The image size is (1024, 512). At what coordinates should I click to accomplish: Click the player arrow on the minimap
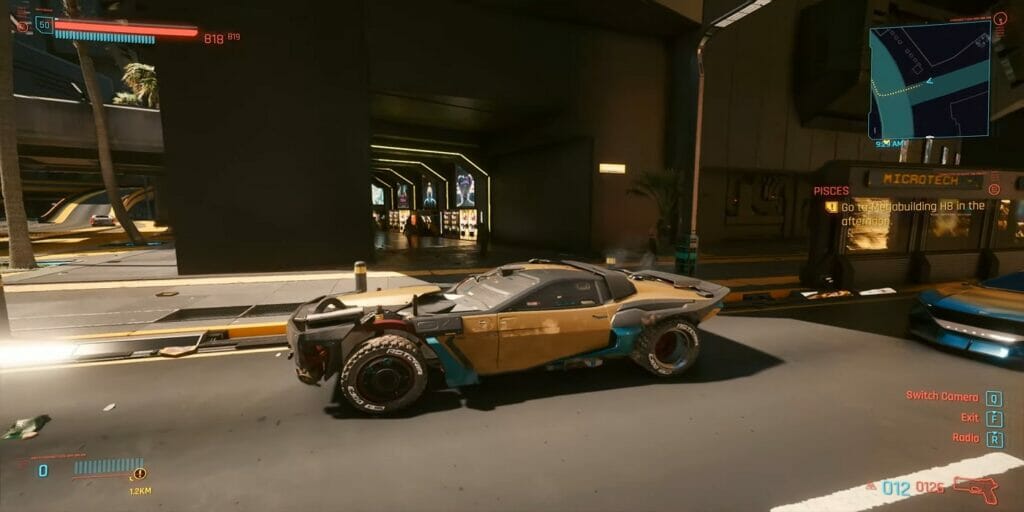(x=929, y=81)
